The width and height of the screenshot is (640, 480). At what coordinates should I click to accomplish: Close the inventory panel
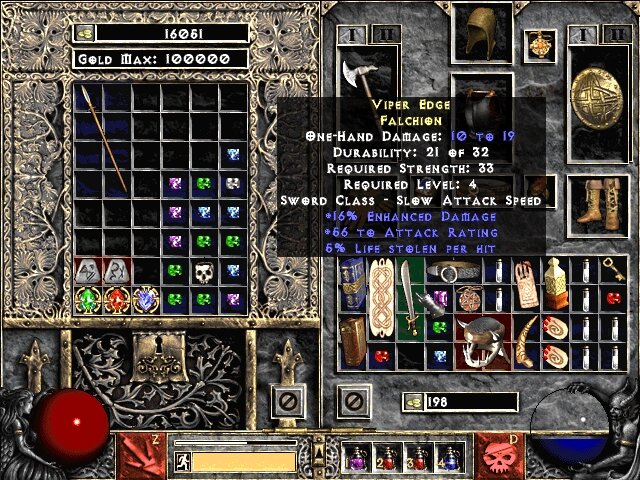pos(350,402)
